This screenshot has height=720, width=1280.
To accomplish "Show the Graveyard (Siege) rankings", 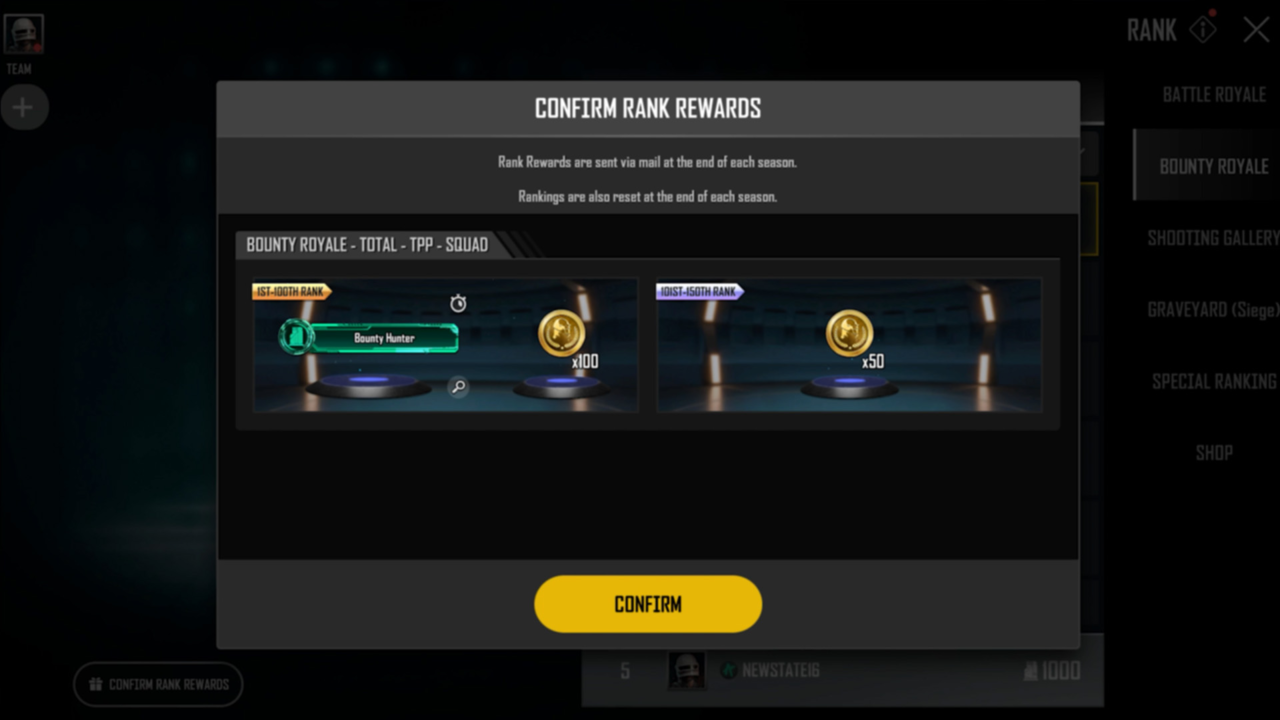I will tap(1212, 310).
